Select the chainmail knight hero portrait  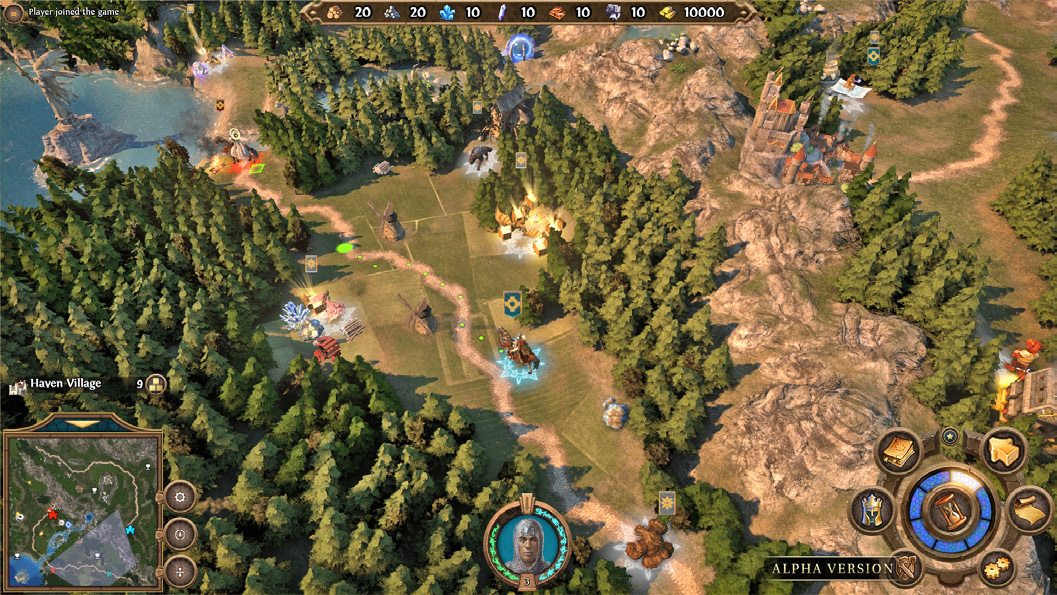coord(527,541)
